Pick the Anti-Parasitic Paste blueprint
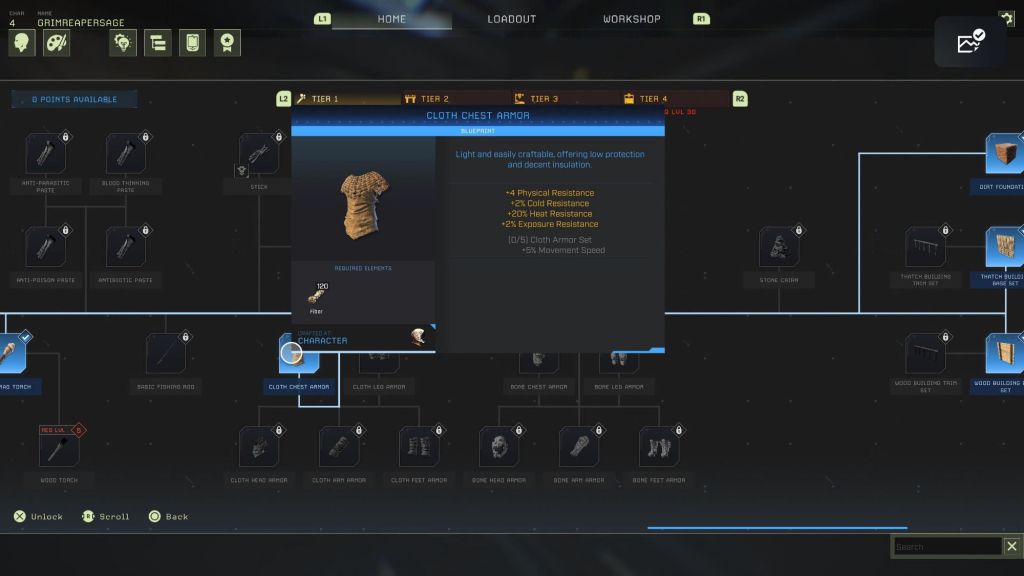The height and width of the screenshot is (576, 1024). click(x=45, y=154)
